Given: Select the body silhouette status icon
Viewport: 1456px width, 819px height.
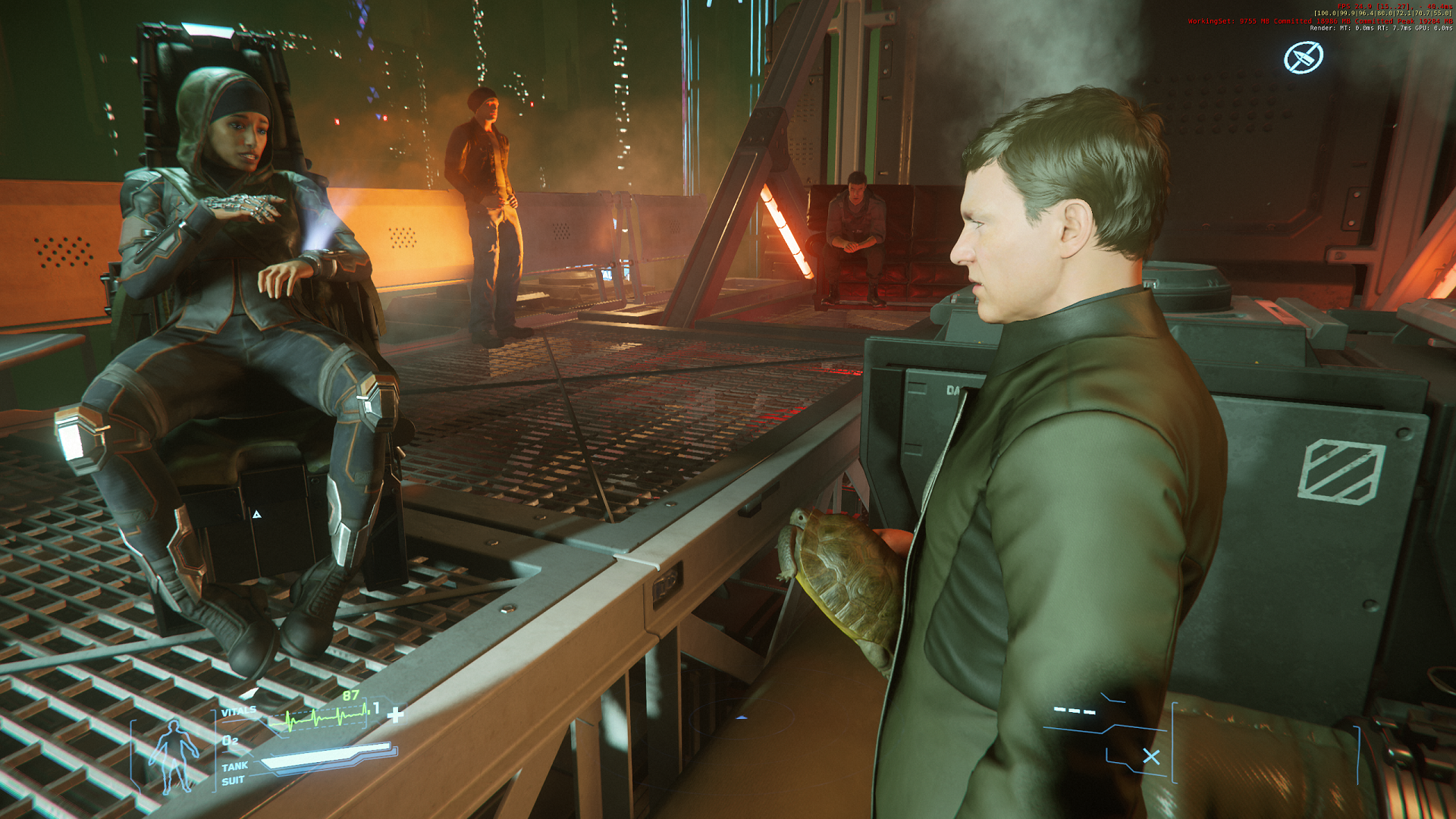Looking at the screenshot, I should [174, 755].
